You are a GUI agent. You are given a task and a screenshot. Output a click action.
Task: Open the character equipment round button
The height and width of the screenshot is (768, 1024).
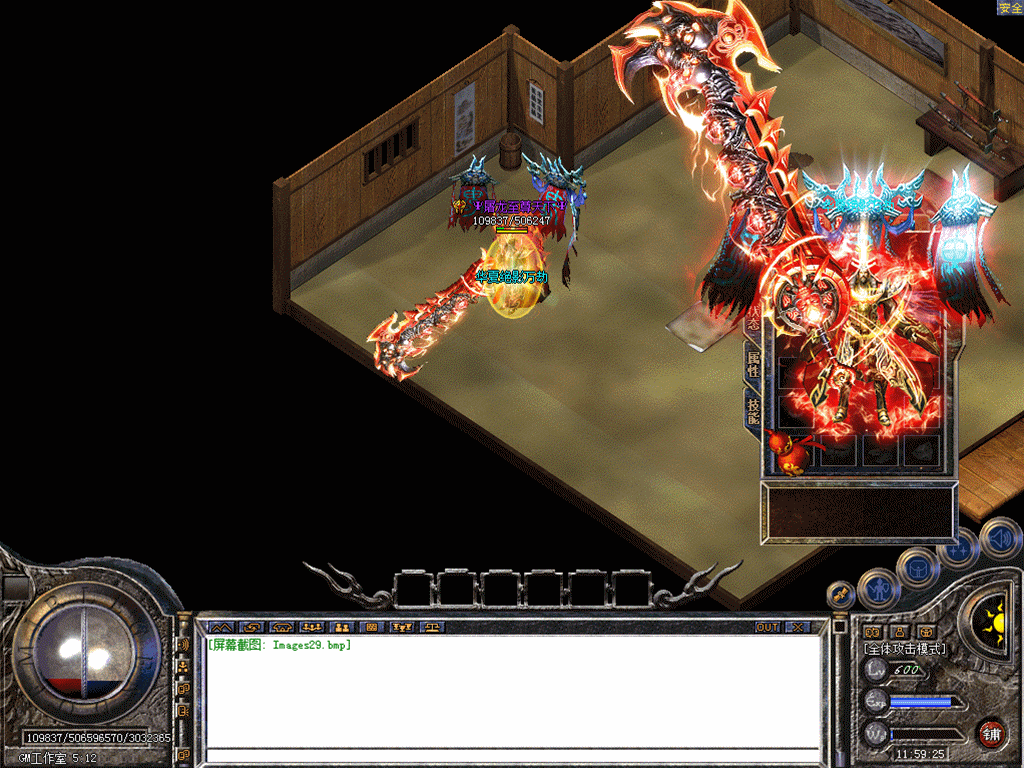(879, 589)
